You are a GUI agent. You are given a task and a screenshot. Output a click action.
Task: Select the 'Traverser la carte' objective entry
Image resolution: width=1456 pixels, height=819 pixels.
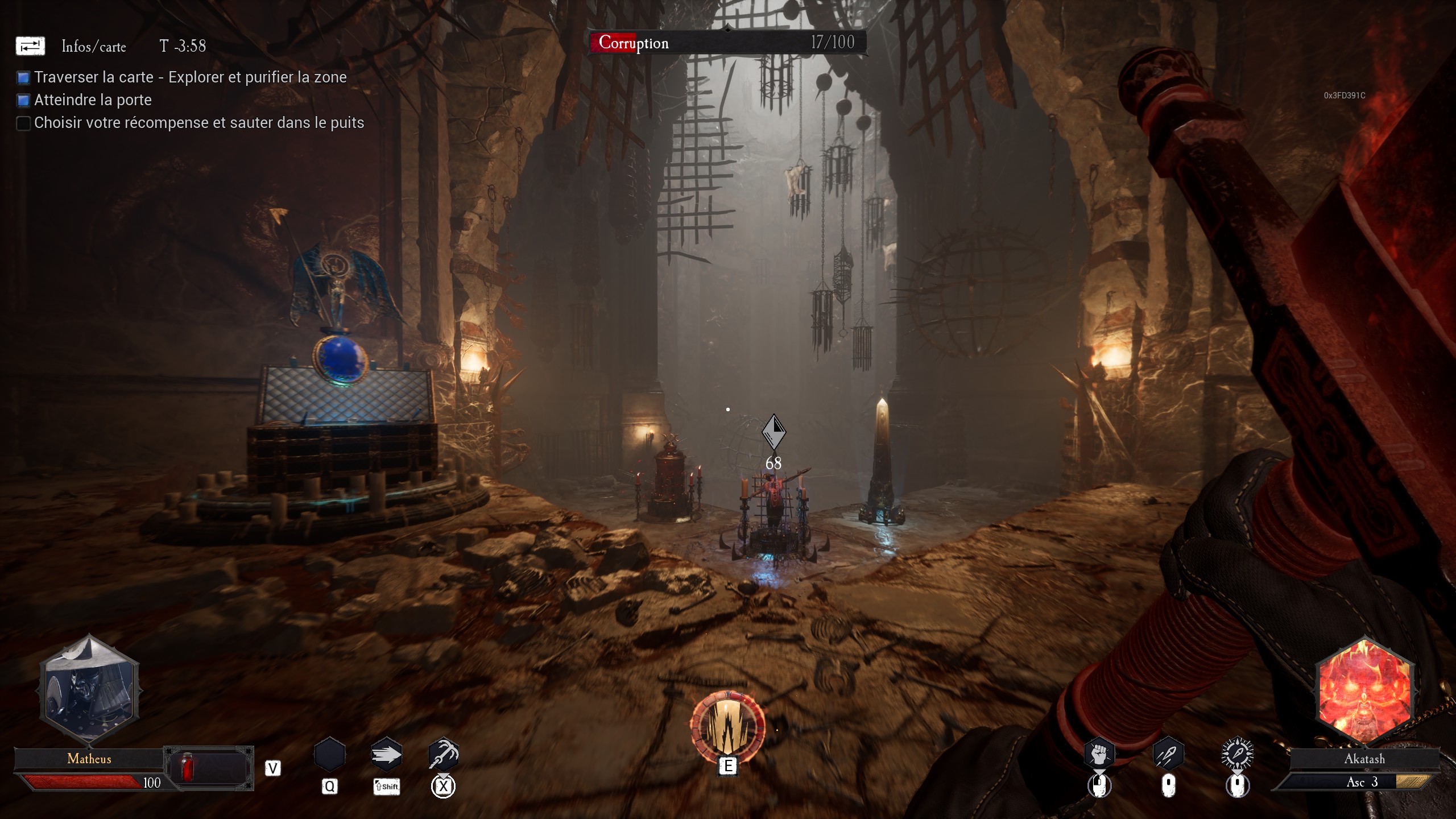point(190,77)
